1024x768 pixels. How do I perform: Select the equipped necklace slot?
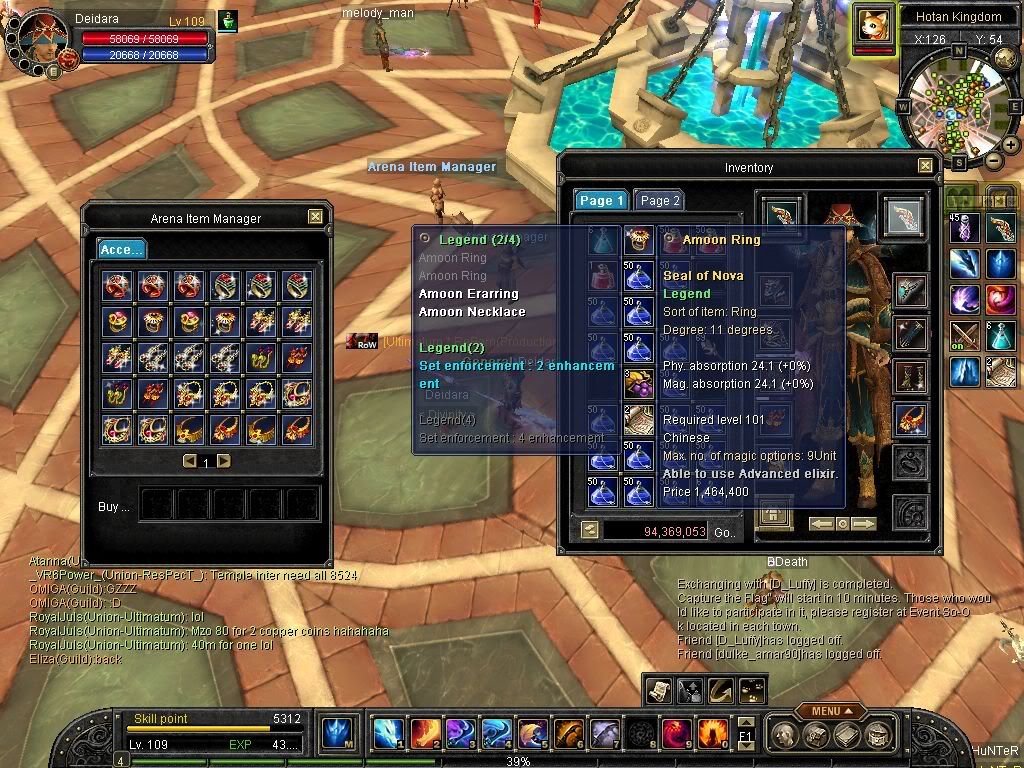tap(909, 420)
